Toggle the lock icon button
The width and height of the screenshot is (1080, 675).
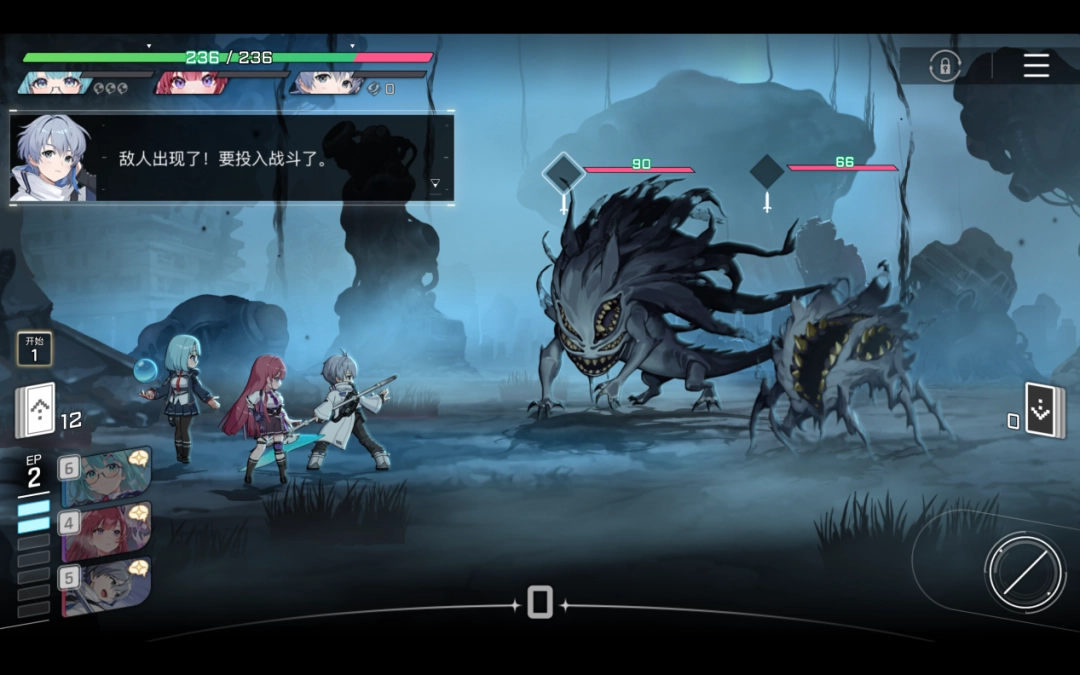tap(944, 66)
